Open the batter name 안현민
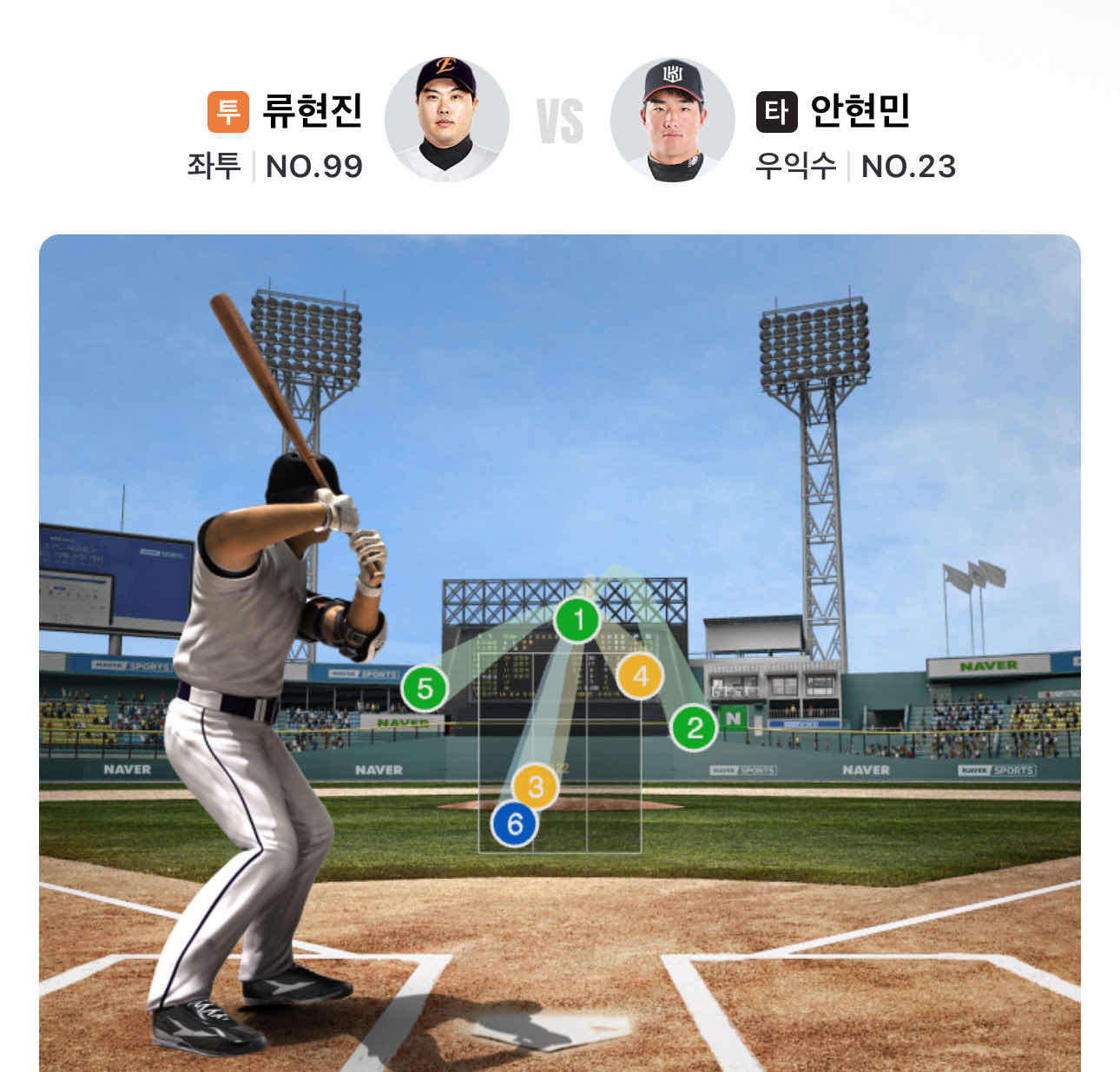Viewport: 1120px width, 1072px height. (x=860, y=111)
